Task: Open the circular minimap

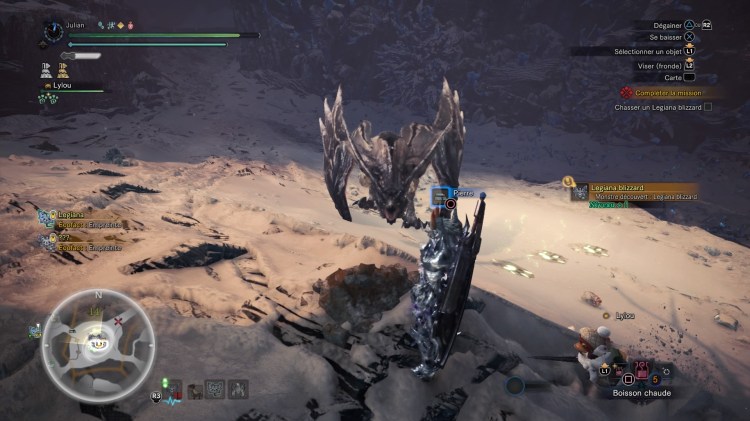Action: coord(97,344)
